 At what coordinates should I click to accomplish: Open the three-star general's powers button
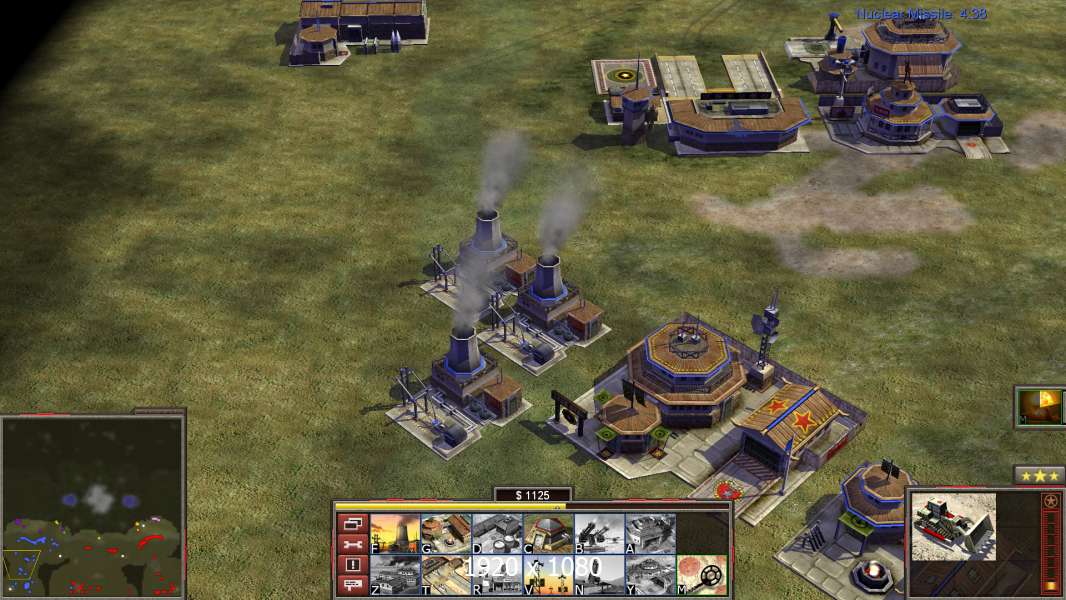pos(1038,475)
